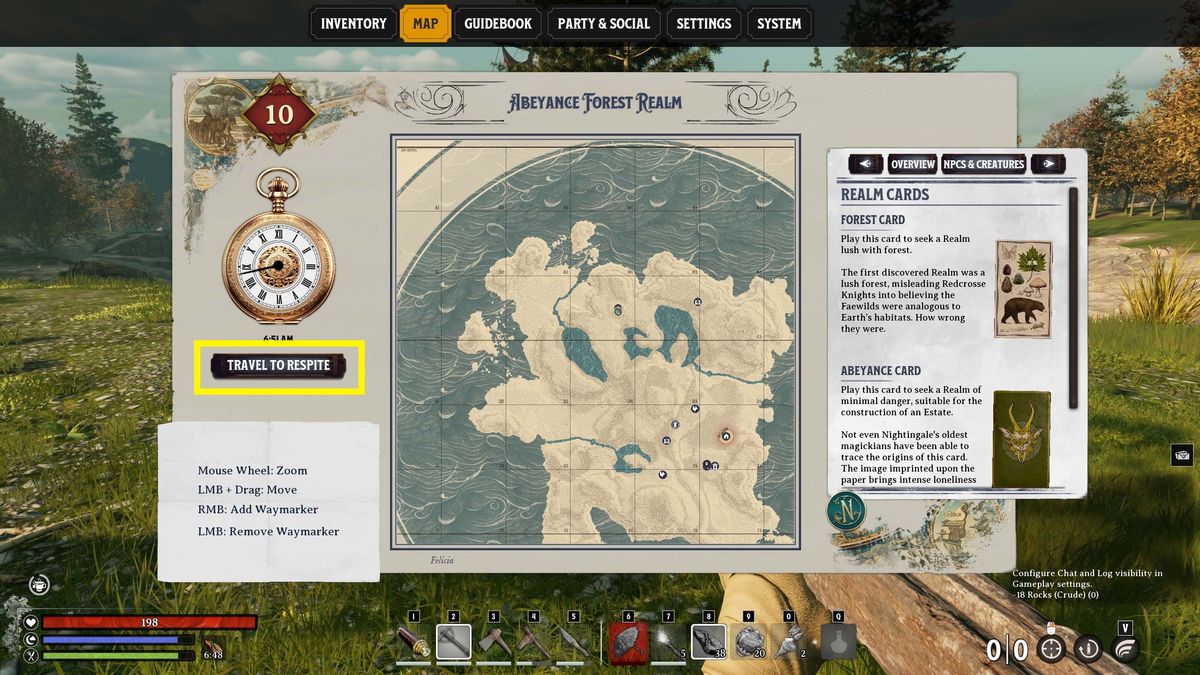Click the realm cards panel scrollbar
The height and width of the screenshot is (675, 1200).
pyautogui.click(x=1073, y=298)
